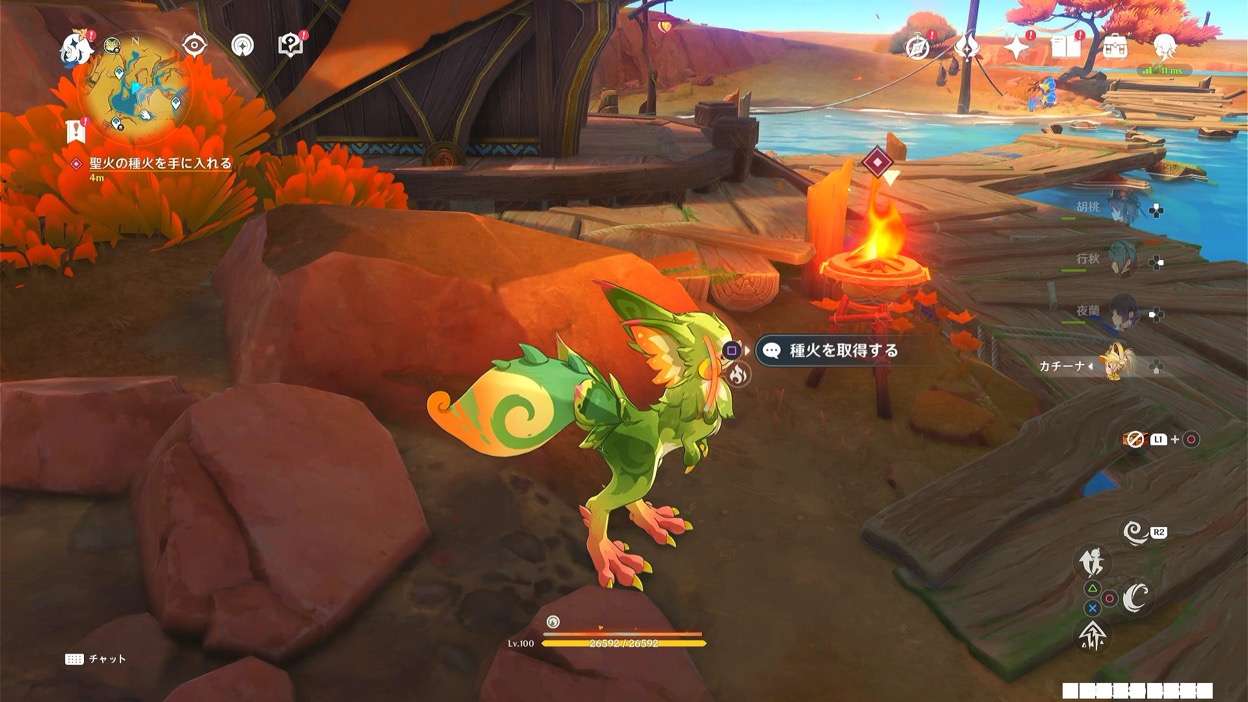Open the winged battle pass icon
The image size is (1248, 702).
pos(967,47)
